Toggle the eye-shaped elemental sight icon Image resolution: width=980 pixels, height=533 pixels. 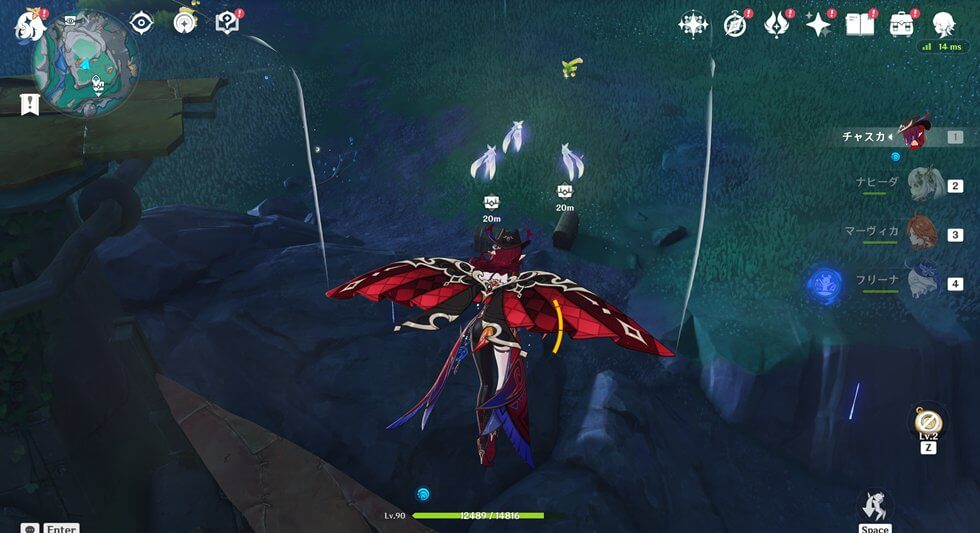tap(141, 22)
